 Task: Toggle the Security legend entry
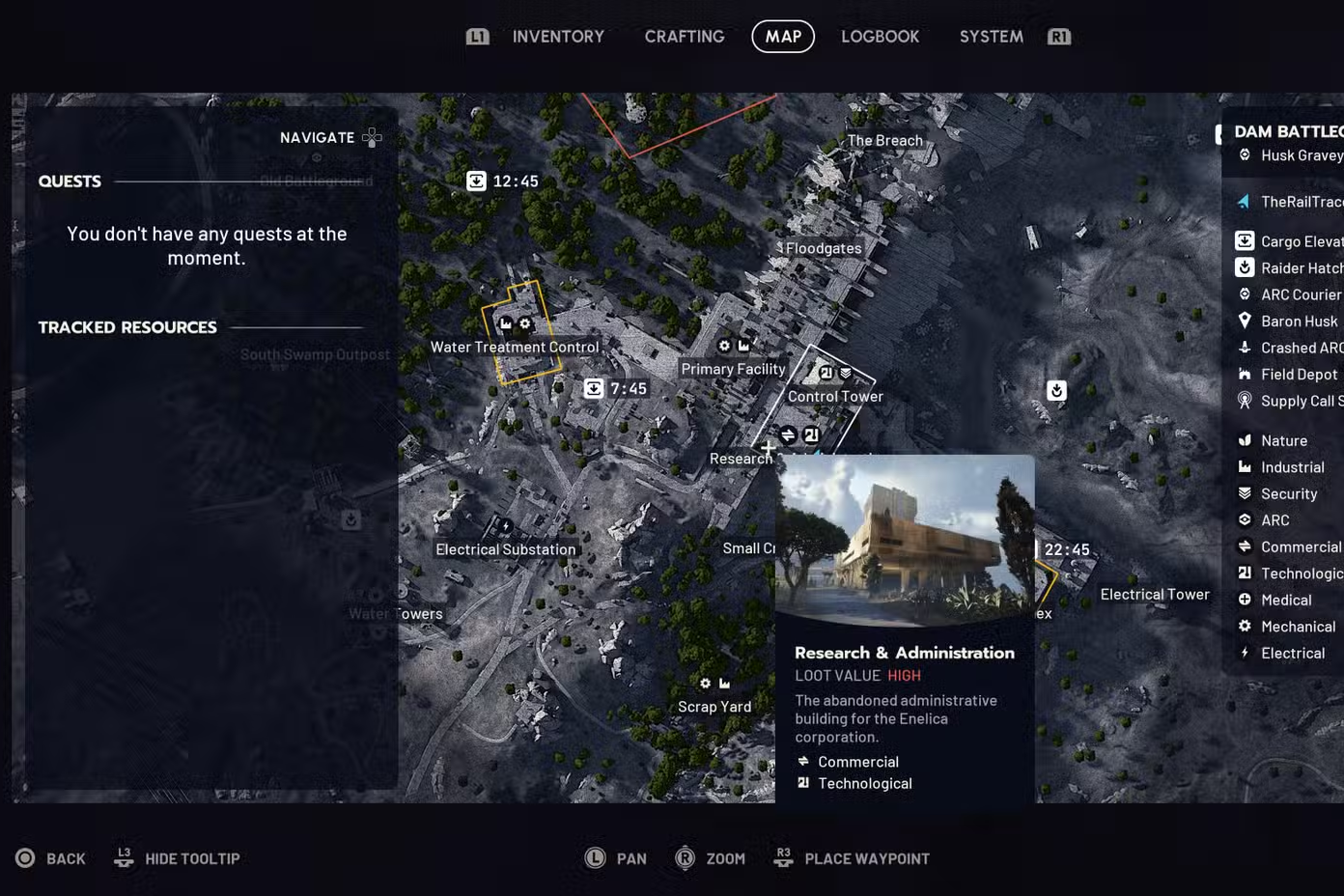click(1288, 493)
